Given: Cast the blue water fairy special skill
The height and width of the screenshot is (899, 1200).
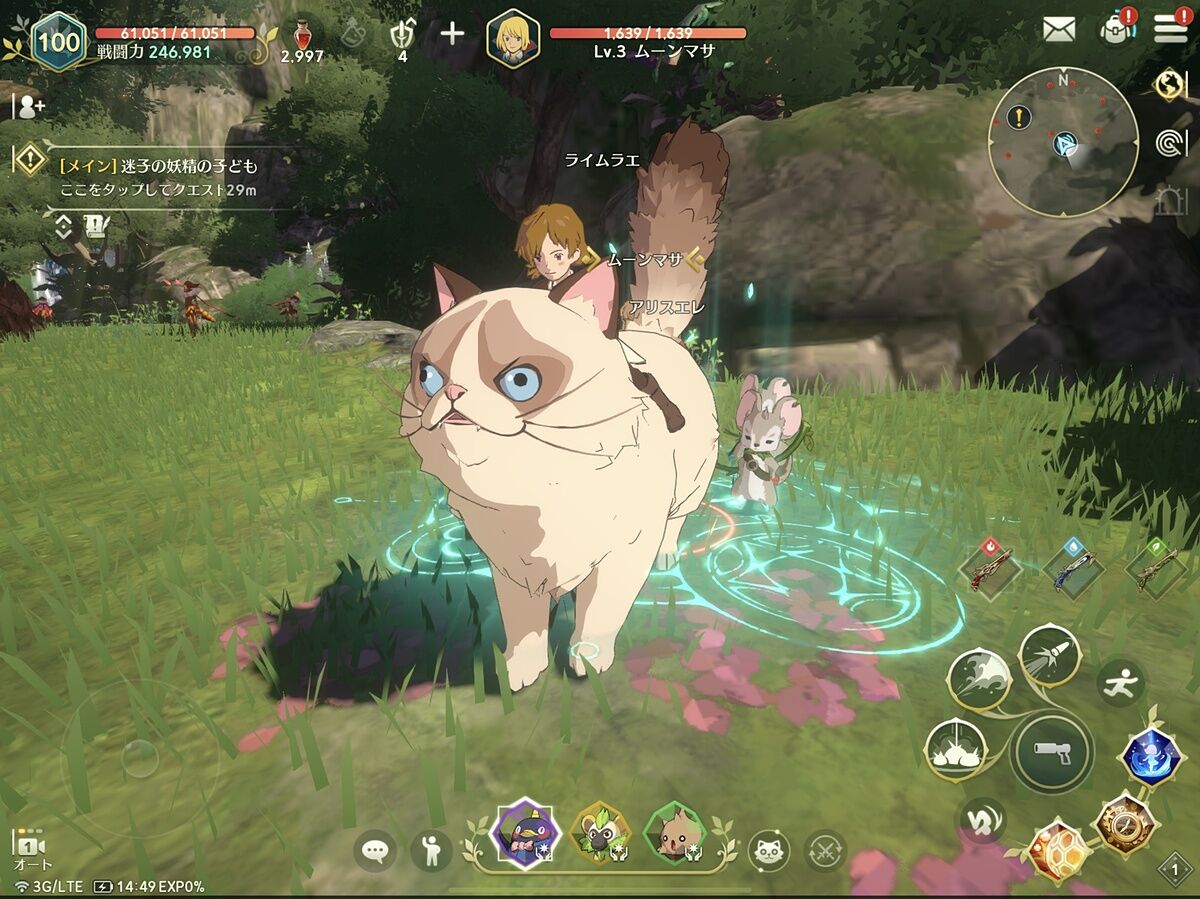Looking at the screenshot, I should (1152, 756).
